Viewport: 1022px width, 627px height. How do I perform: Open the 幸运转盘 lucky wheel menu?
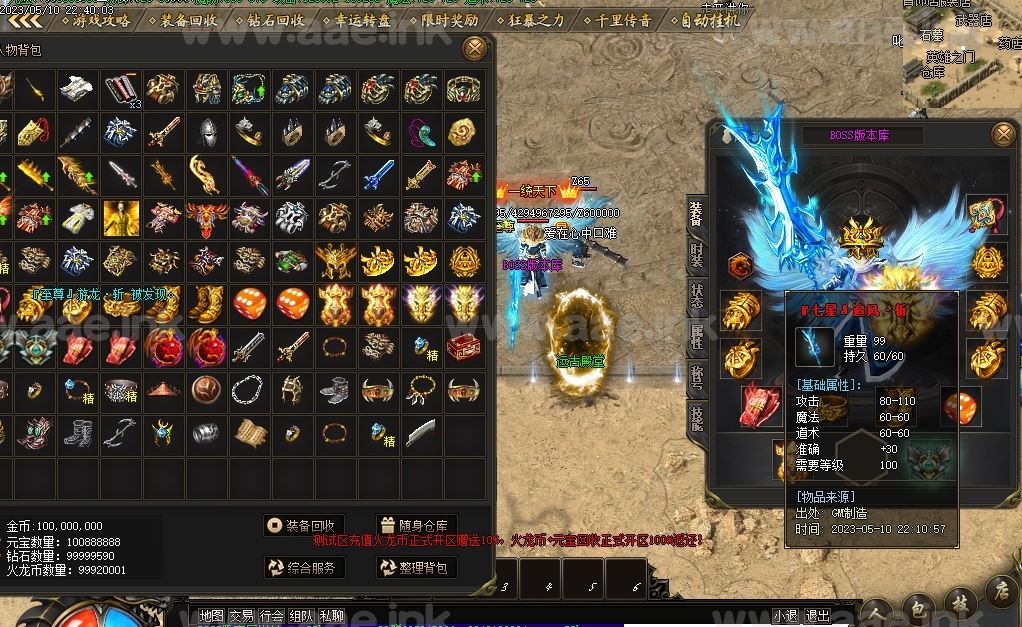tap(359, 20)
